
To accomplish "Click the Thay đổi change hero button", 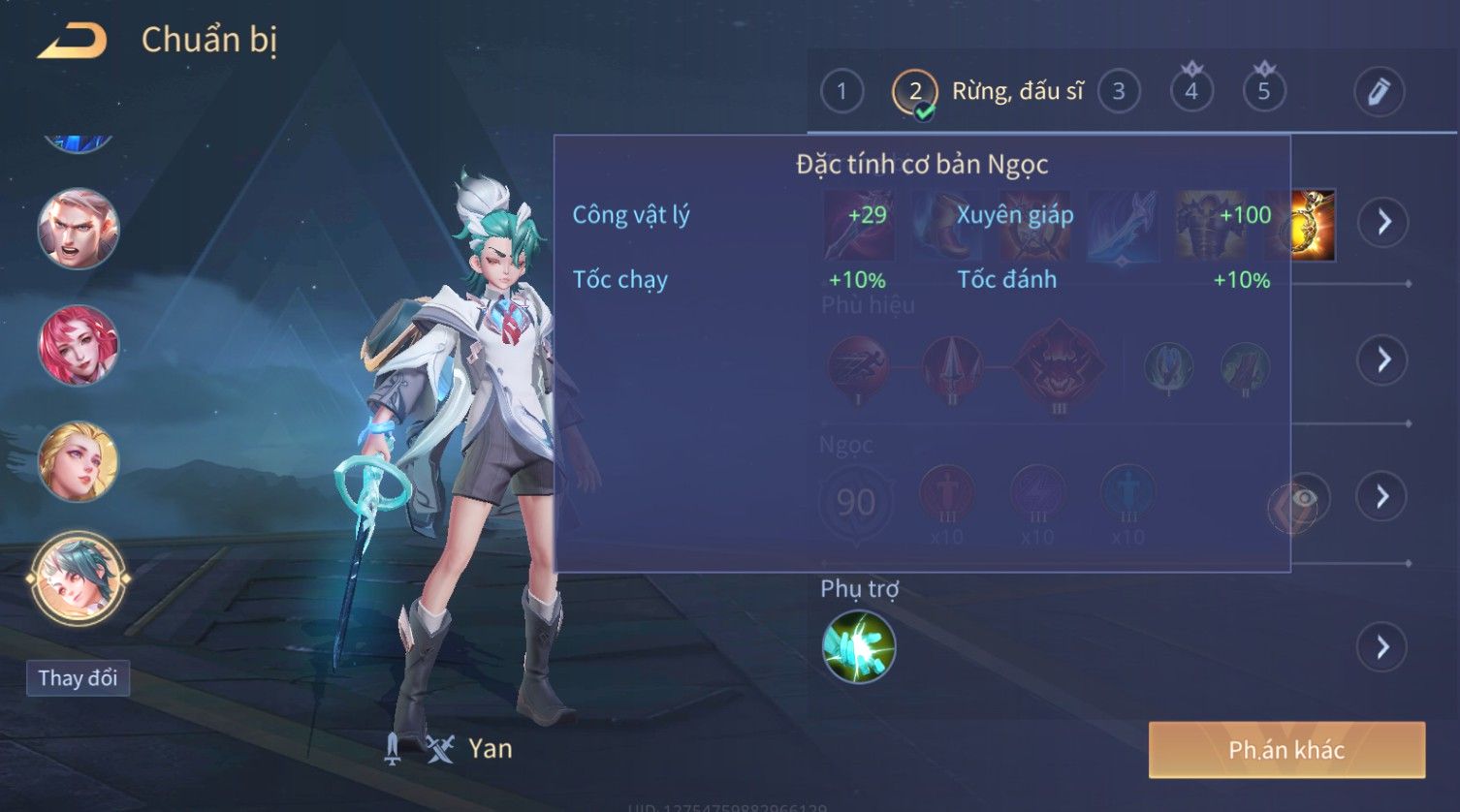I will click(x=78, y=678).
